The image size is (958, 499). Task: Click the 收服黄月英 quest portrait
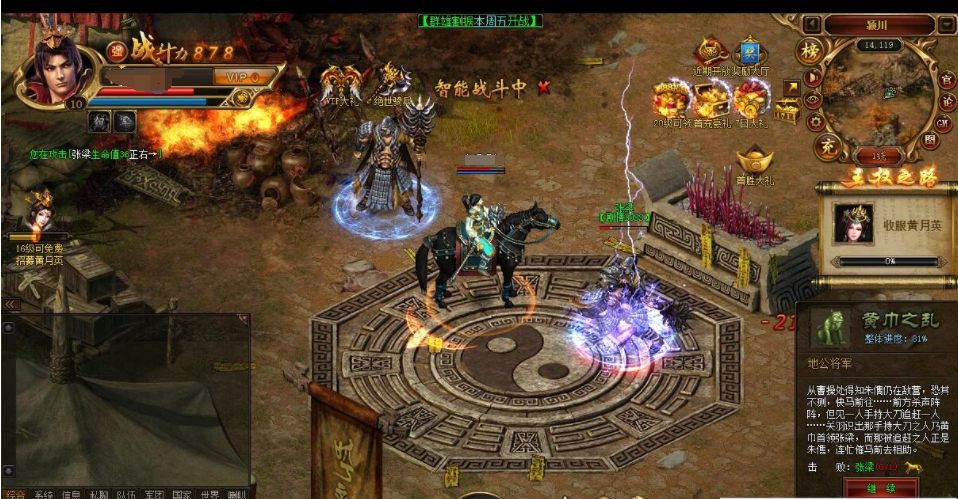(853, 223)
